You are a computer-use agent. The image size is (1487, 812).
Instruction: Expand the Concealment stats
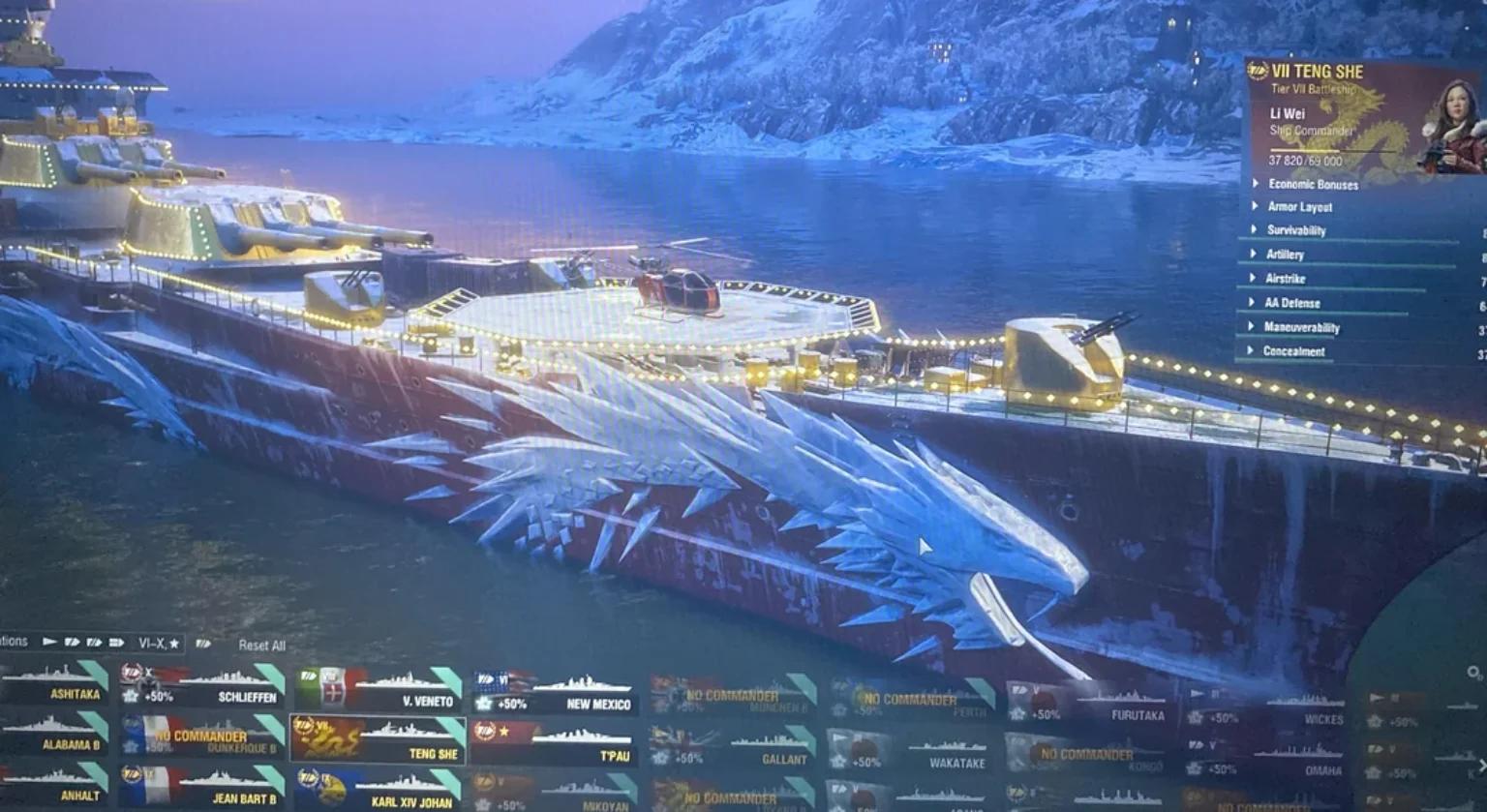tap(1293, 351)
